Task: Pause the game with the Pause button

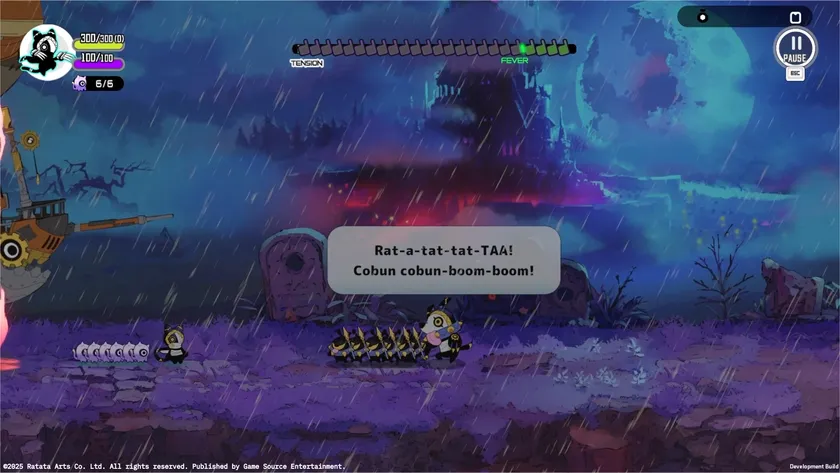Action: pyautogui.click(x=795, y=47)
